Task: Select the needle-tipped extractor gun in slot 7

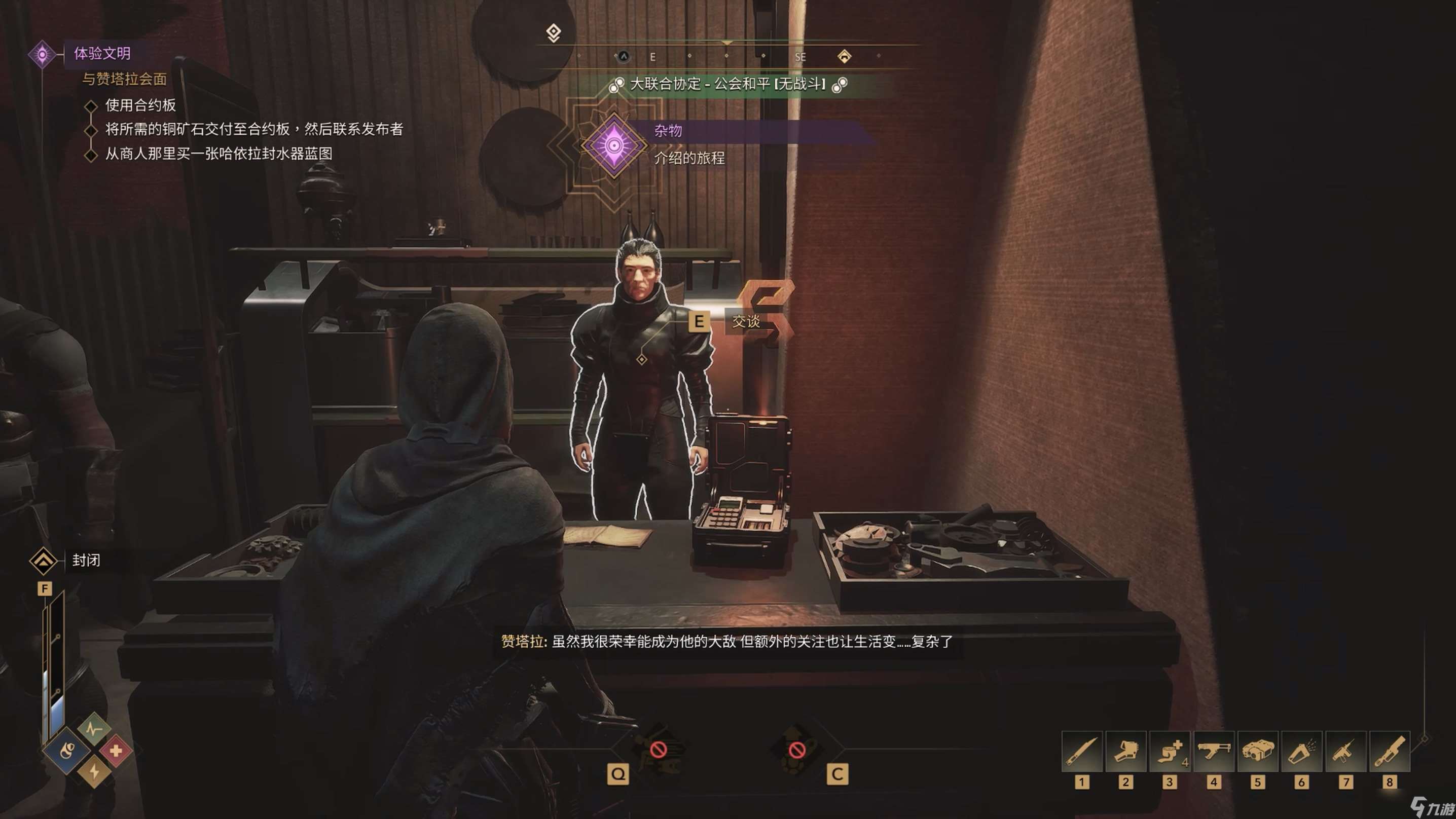Action: tap(1345, 751)
